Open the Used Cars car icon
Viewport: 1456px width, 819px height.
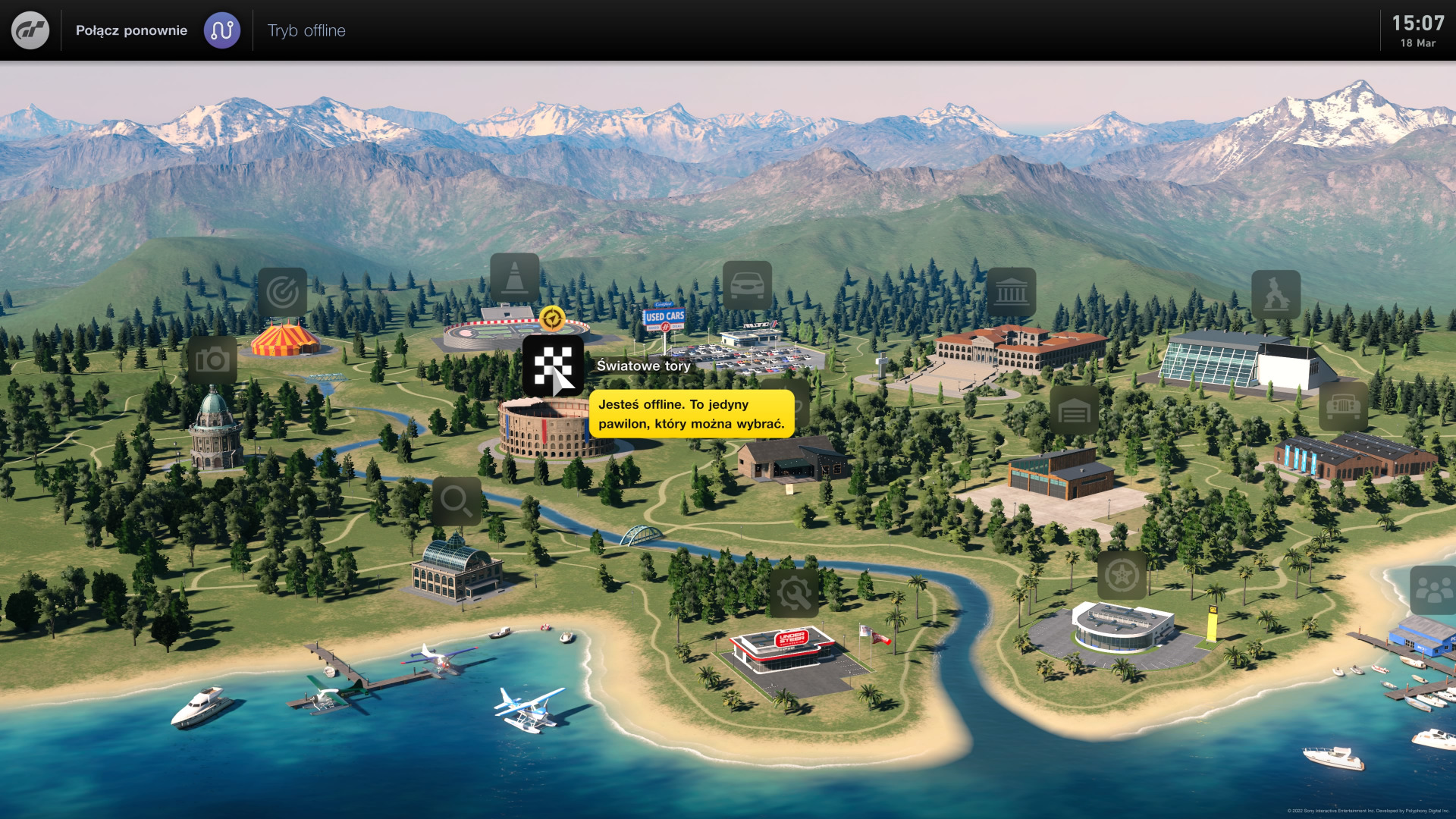coord(747,285)
